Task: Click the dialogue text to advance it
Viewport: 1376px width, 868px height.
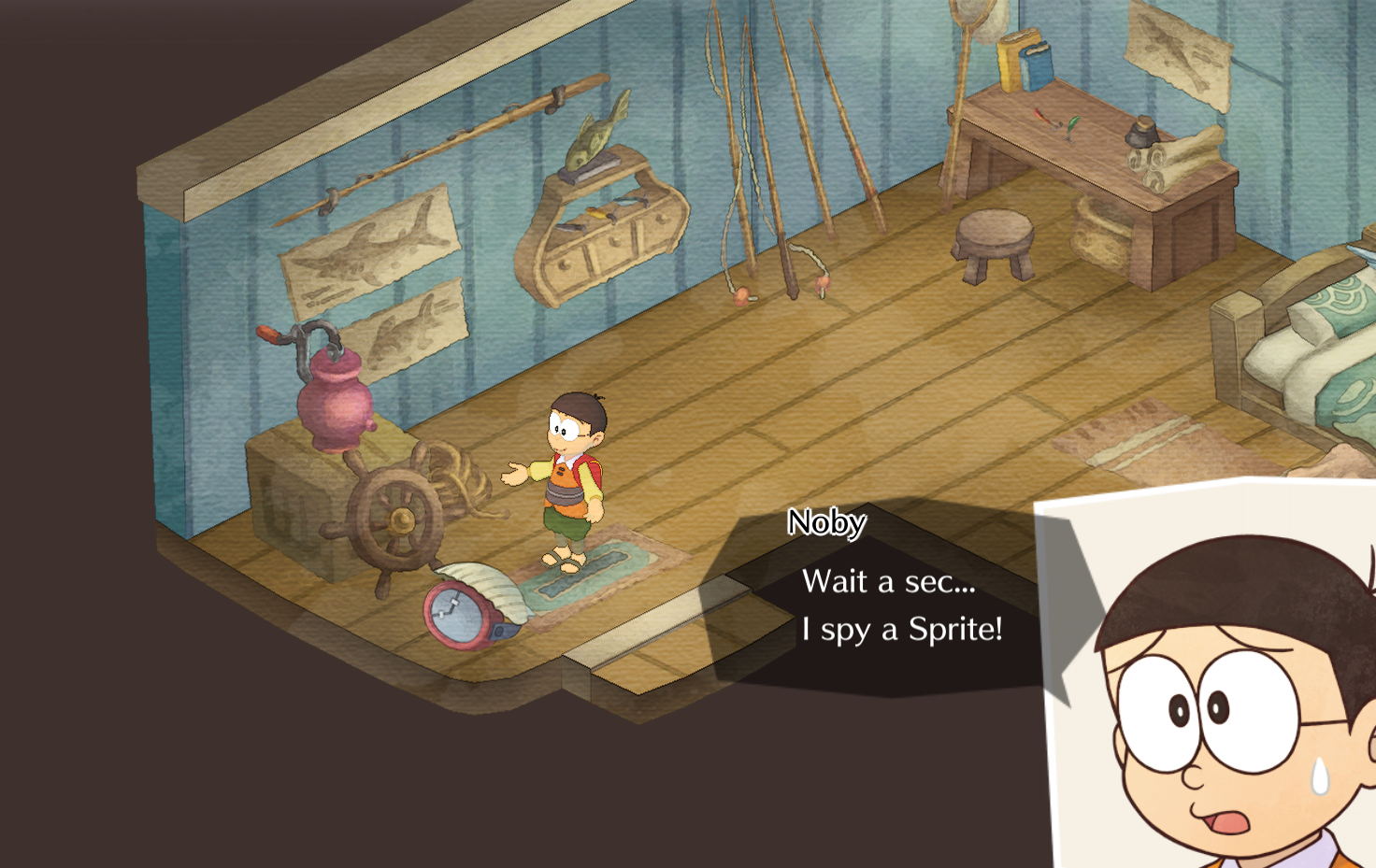Action: coord(902,607)
